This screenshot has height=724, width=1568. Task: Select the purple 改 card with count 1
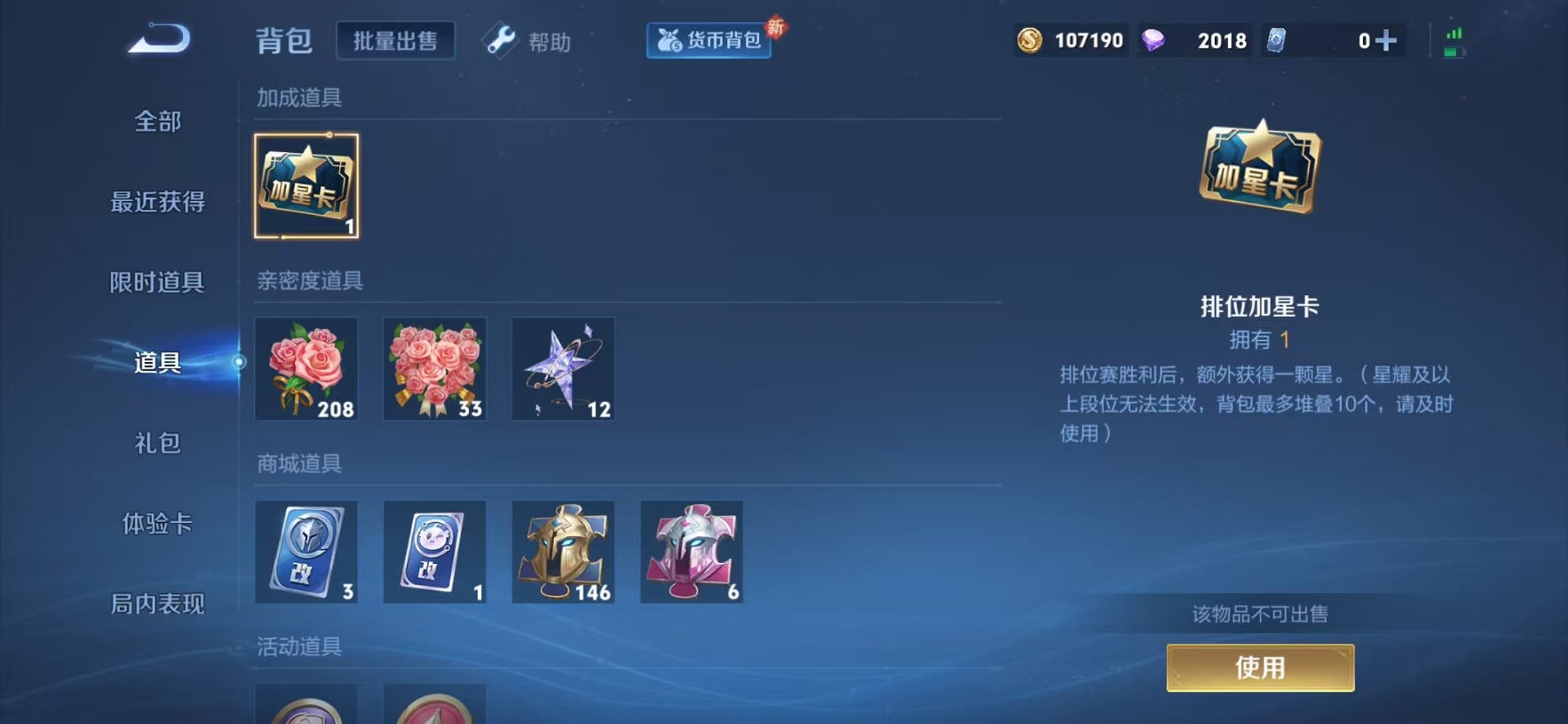pos(435,552)
